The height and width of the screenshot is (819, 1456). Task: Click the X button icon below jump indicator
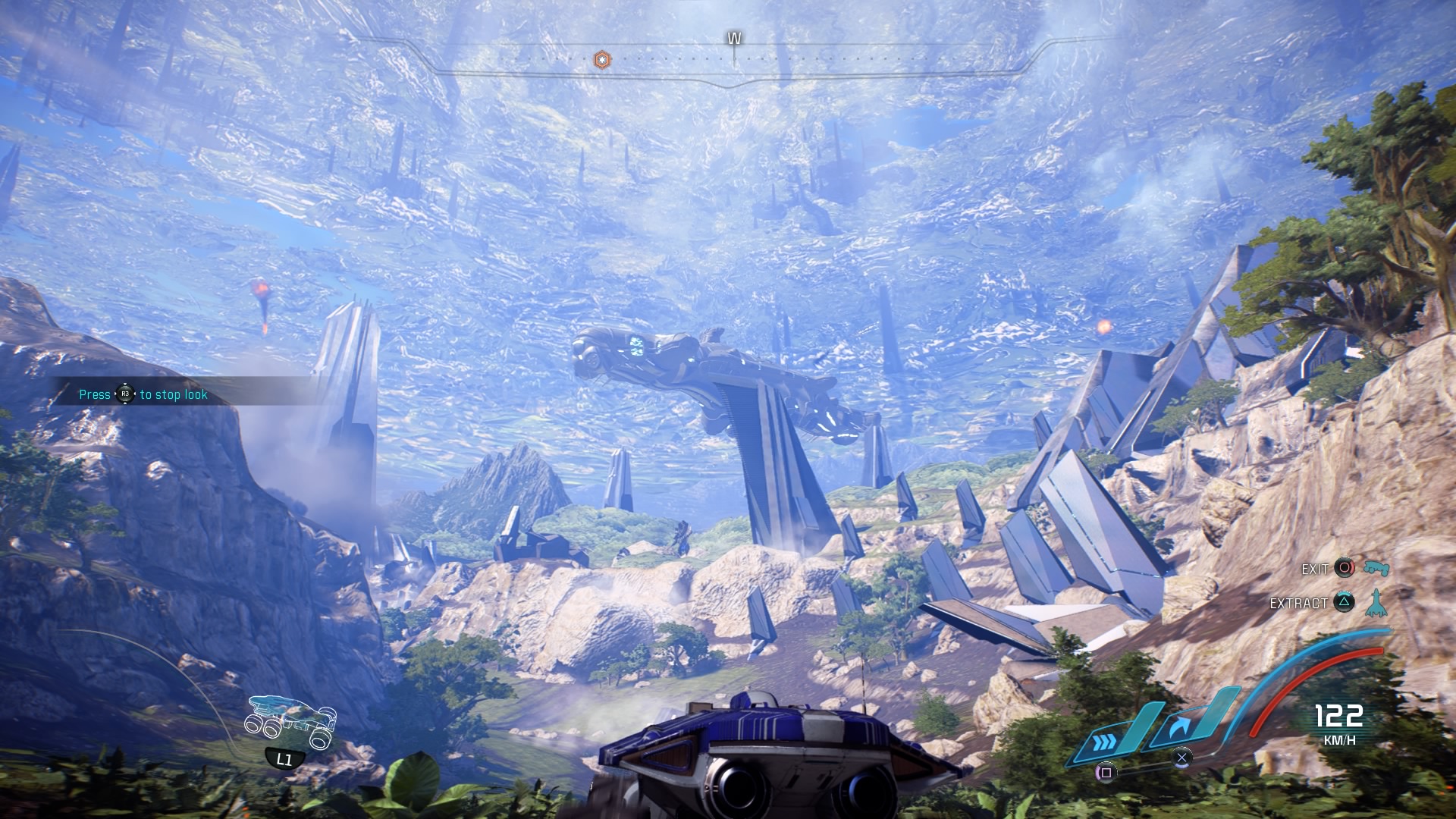[x=1181, y=757]
